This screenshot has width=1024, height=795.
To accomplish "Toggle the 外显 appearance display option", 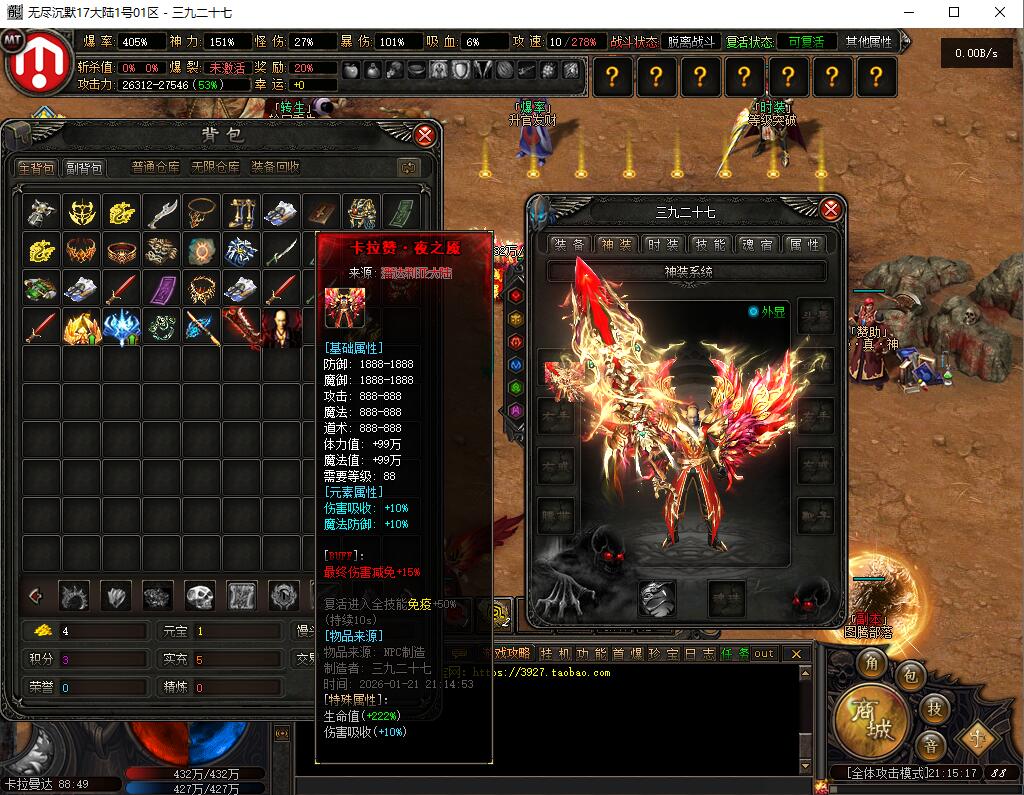I will (x=754, y=311).
